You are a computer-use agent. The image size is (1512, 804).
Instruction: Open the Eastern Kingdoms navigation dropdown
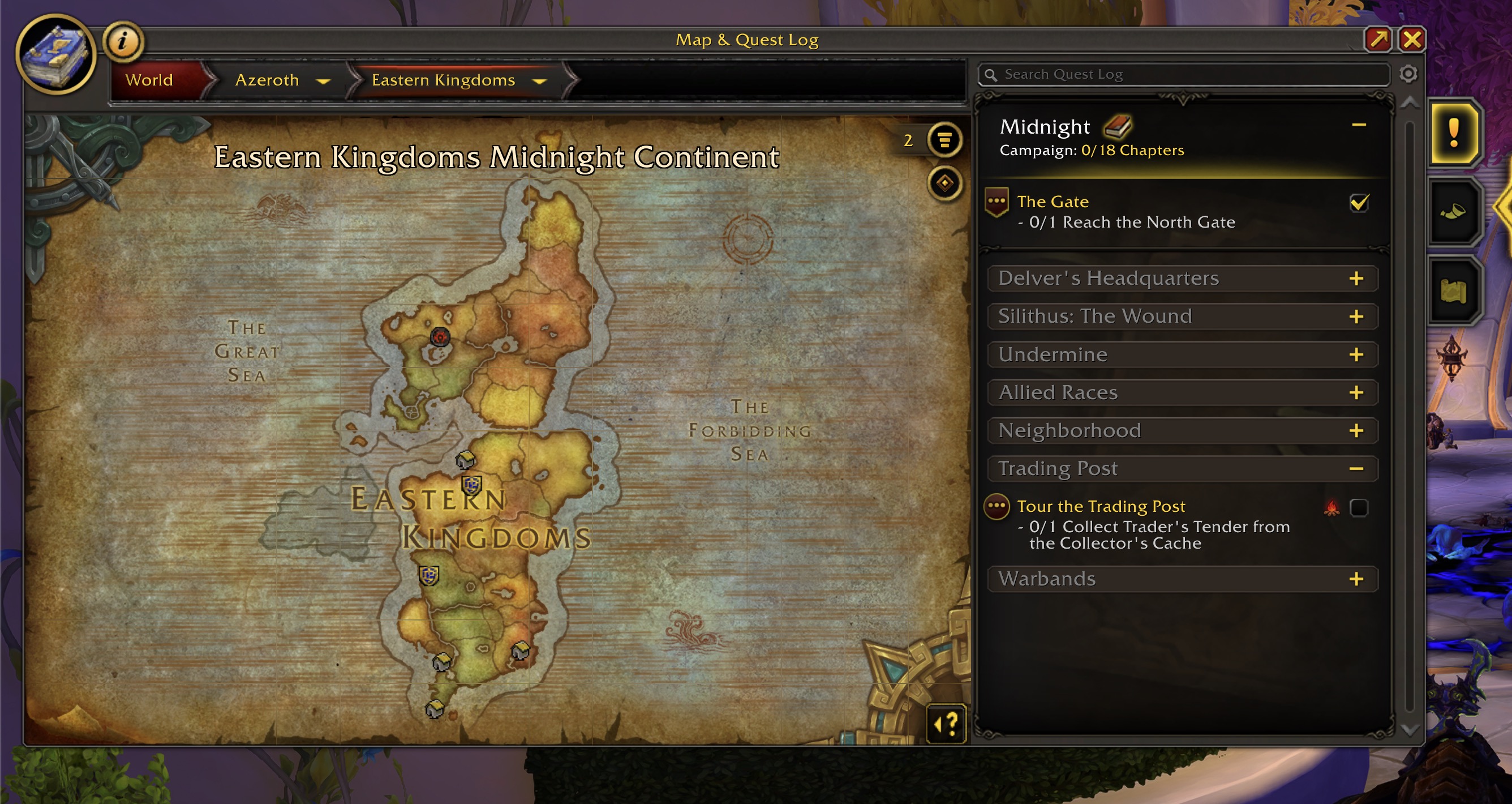click(539, 81)
